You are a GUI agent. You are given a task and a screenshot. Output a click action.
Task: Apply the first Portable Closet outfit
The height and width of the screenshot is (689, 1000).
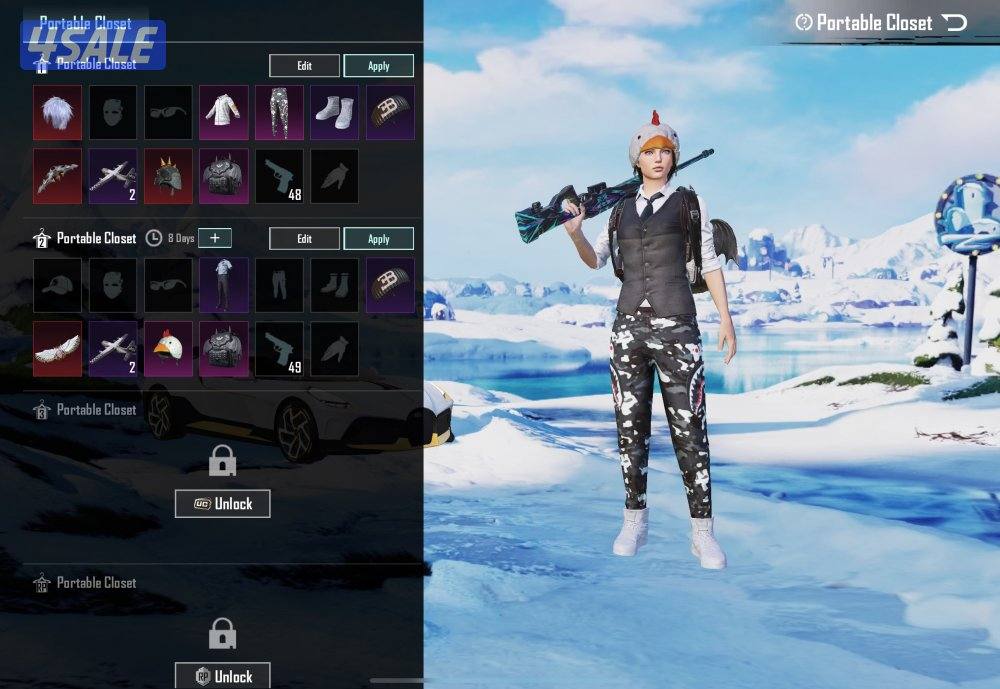379,66
